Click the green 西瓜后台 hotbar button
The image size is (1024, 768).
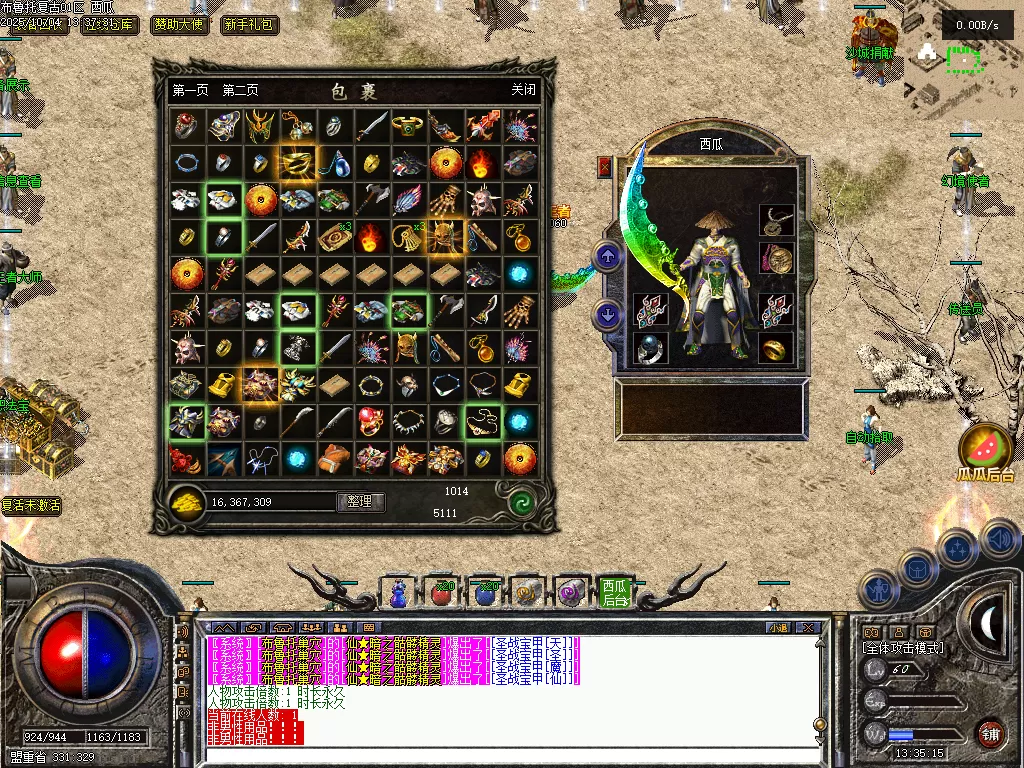coord(615,592)
